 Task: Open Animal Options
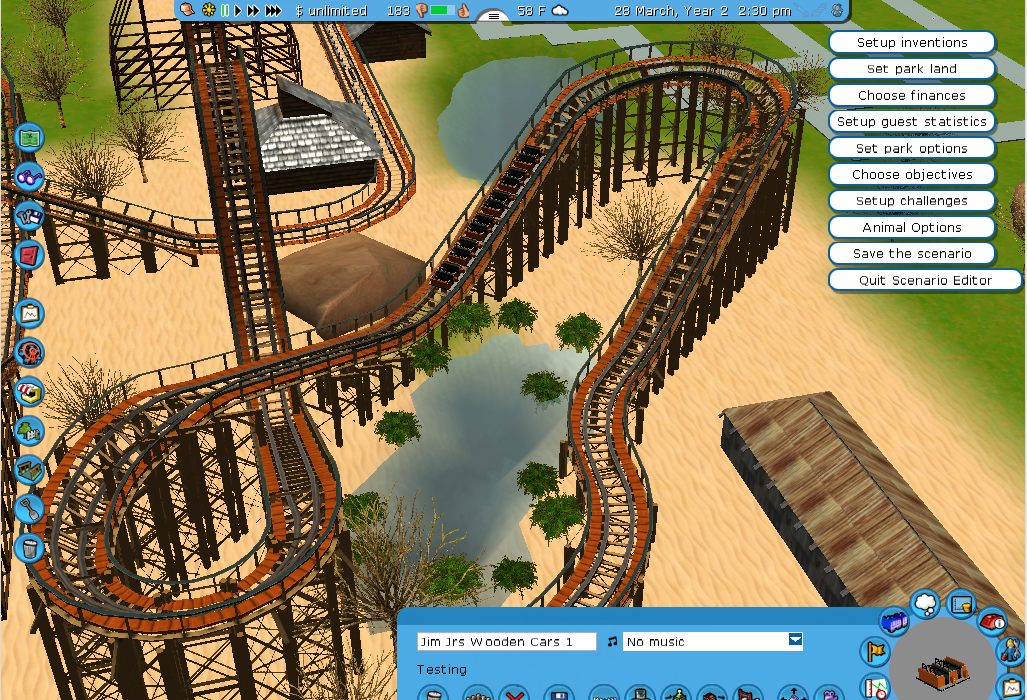point(911,228)
